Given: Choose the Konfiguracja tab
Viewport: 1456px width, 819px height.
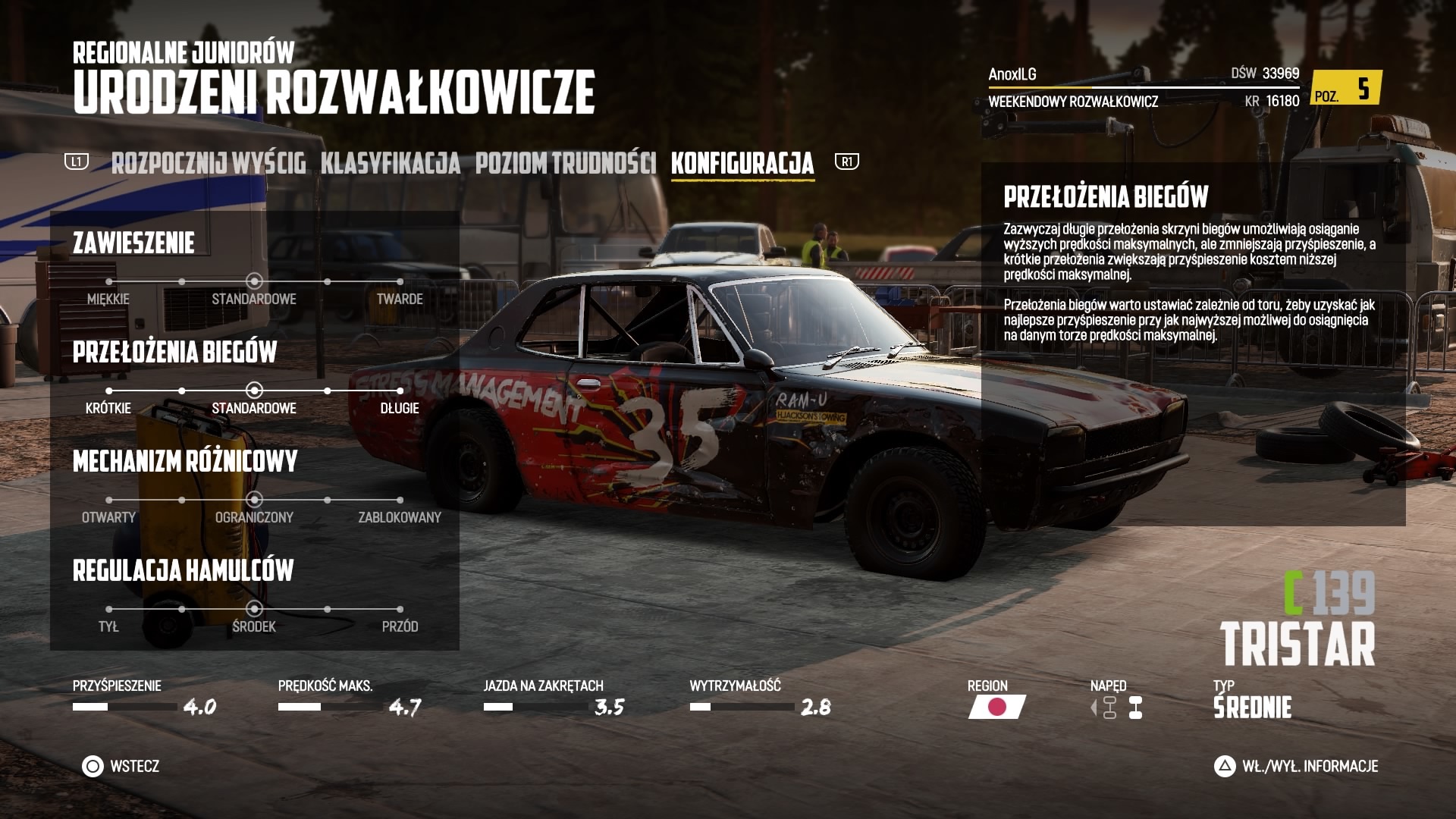Looking at the screenshot, I should point(742,163).
